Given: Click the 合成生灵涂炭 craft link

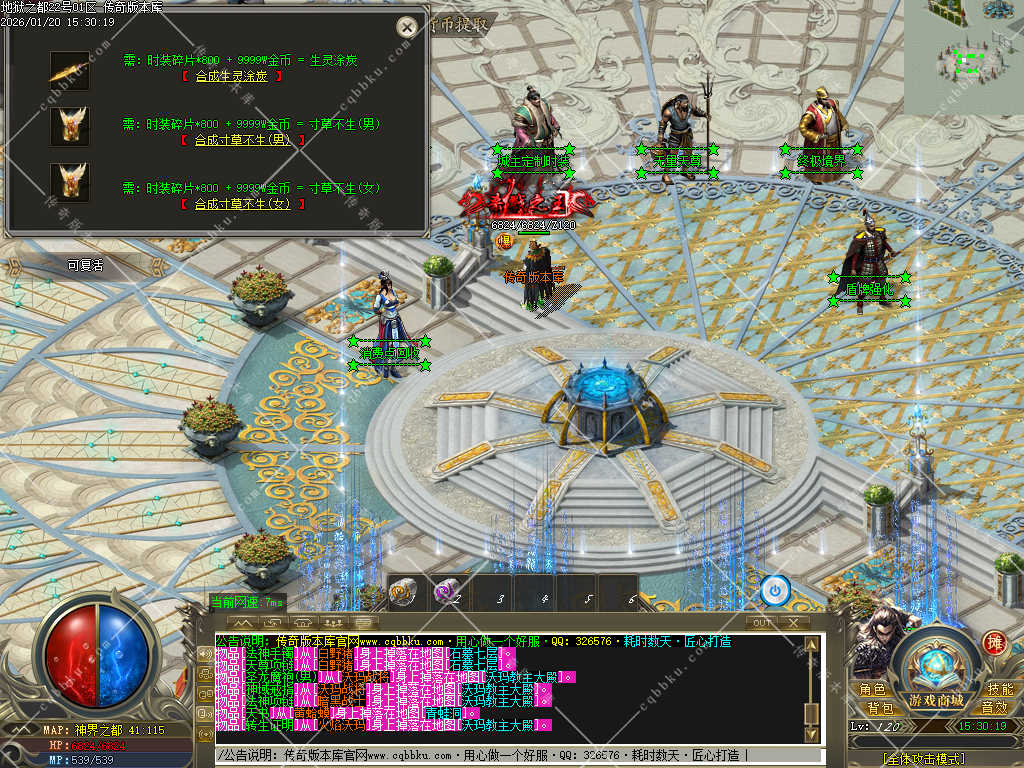Looking at the screenshot, I should click(x=231, y=76).
